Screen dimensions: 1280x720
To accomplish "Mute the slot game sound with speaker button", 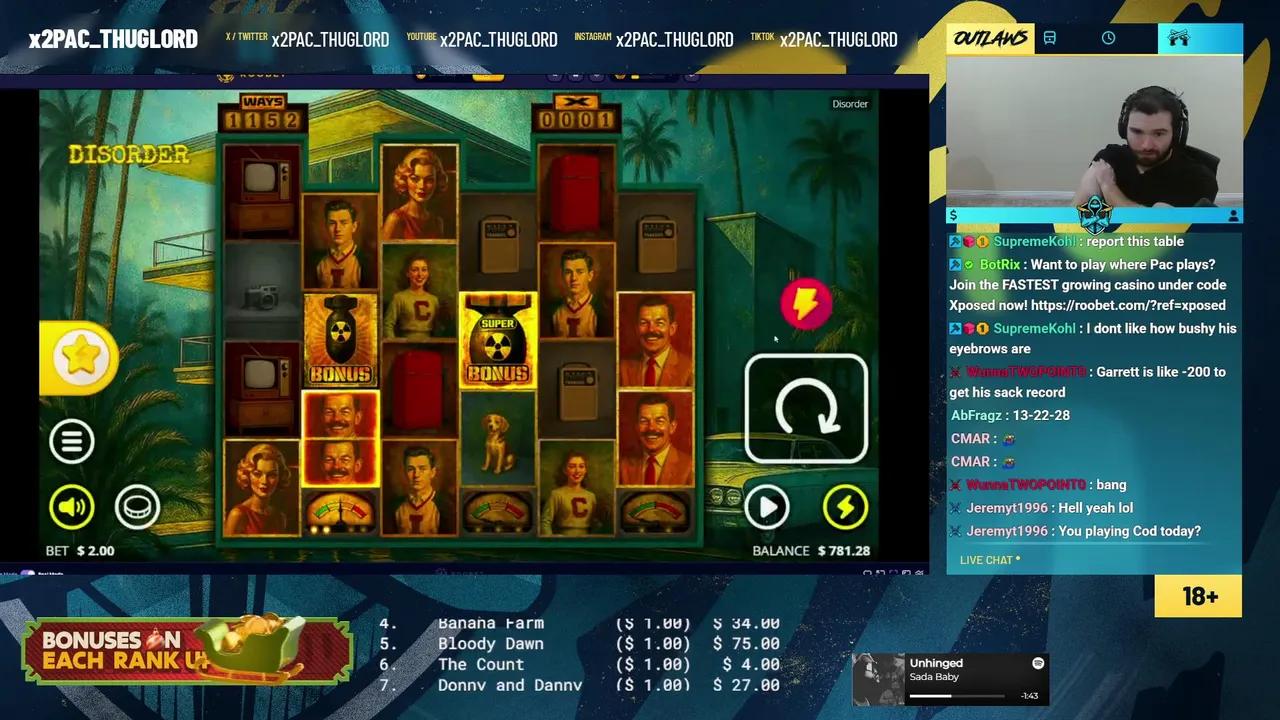I will tap(70, 507).
